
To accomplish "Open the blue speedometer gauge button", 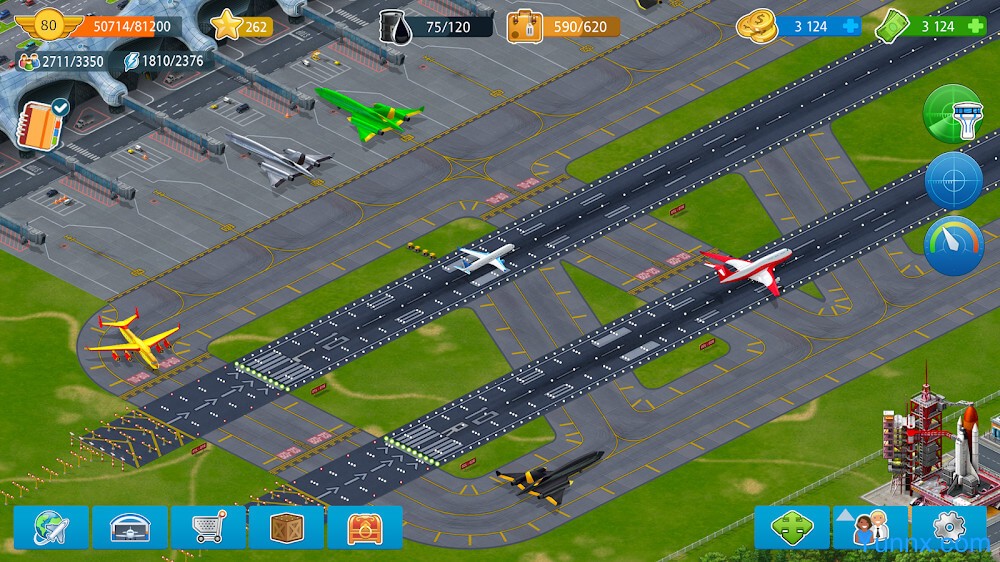I will pyautogui.click(x=953, y=245).
